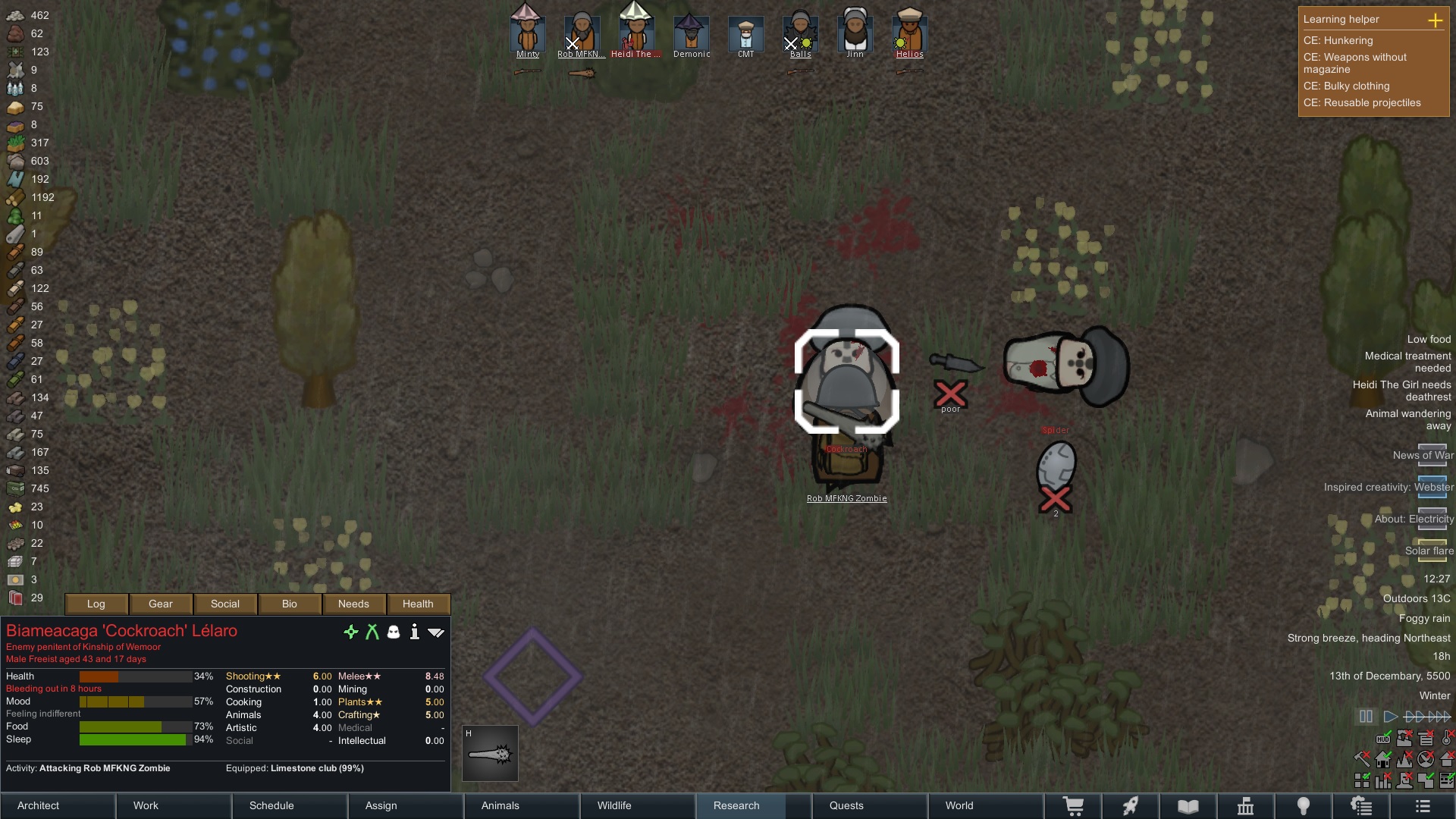Viewport: 1456px width, 819px height.
Task: Toggle the temperature overlay thermometer icon
Action: (1446, 738)
